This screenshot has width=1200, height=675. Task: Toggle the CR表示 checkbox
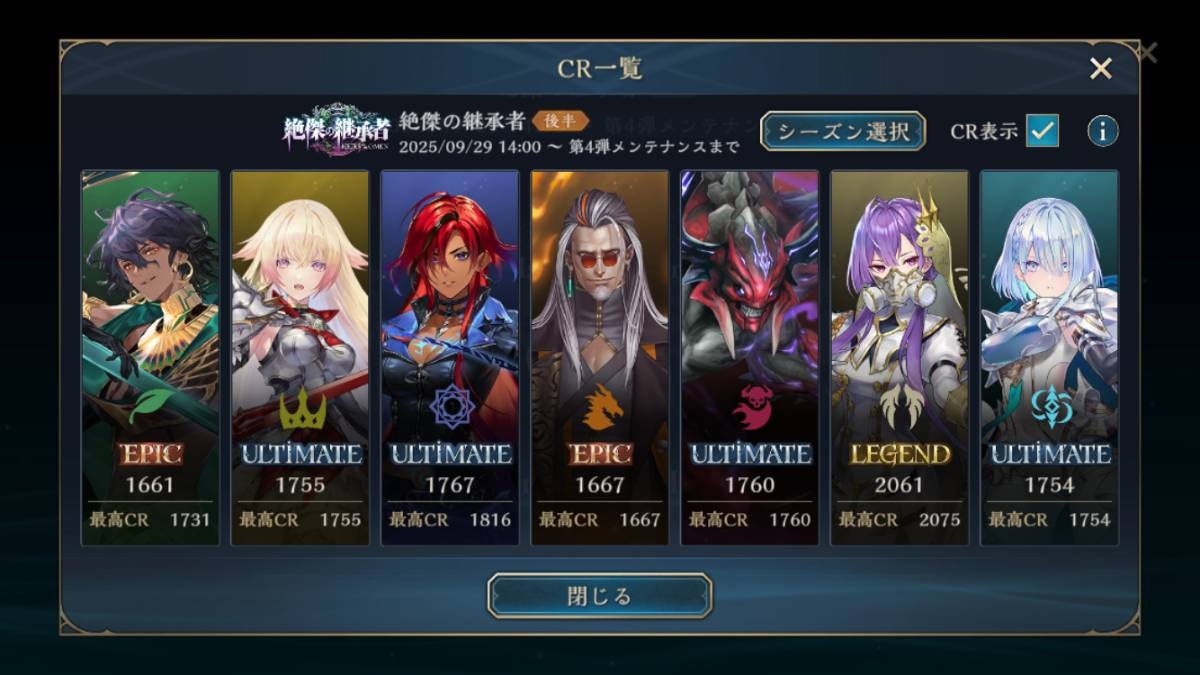click(1042, 131)
